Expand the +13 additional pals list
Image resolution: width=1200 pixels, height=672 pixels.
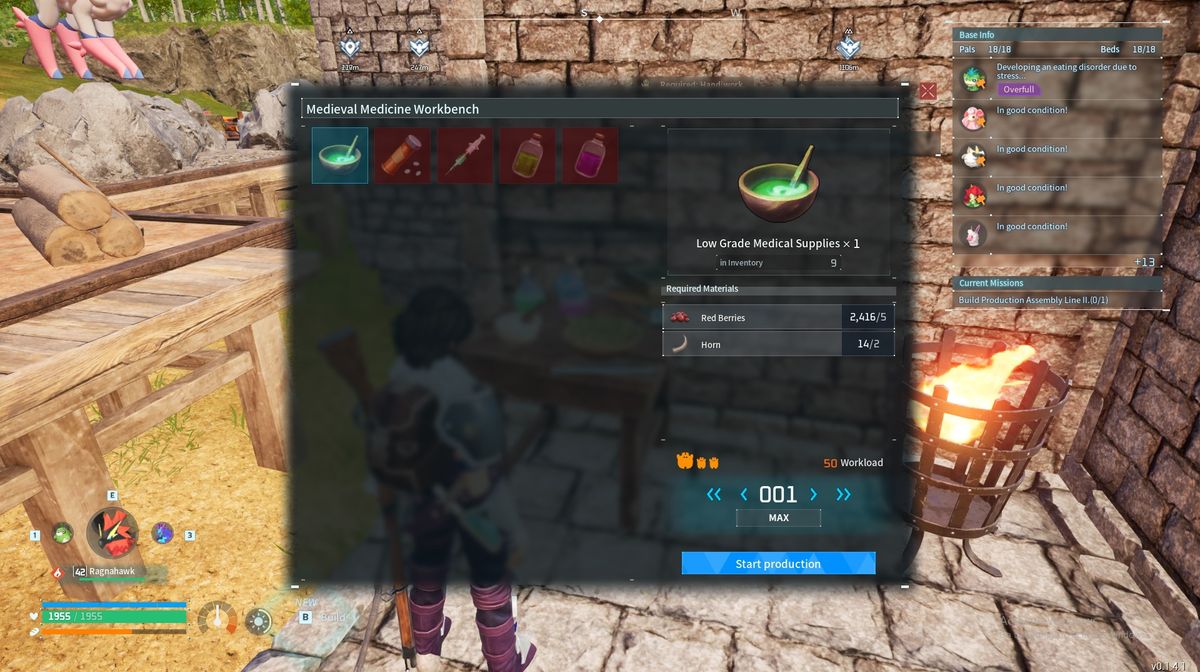click(x=1144, y=262)
